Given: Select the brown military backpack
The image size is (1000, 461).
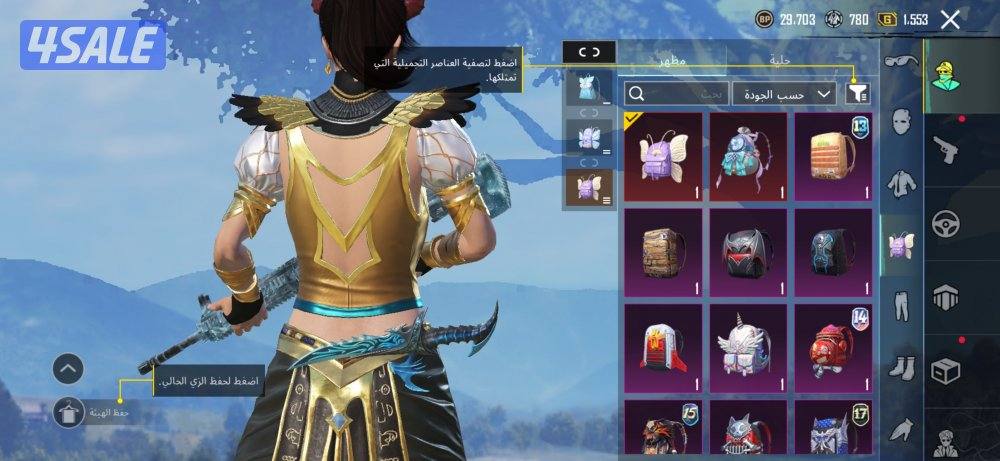Looking at the screenshot, I should coord(663,252).
